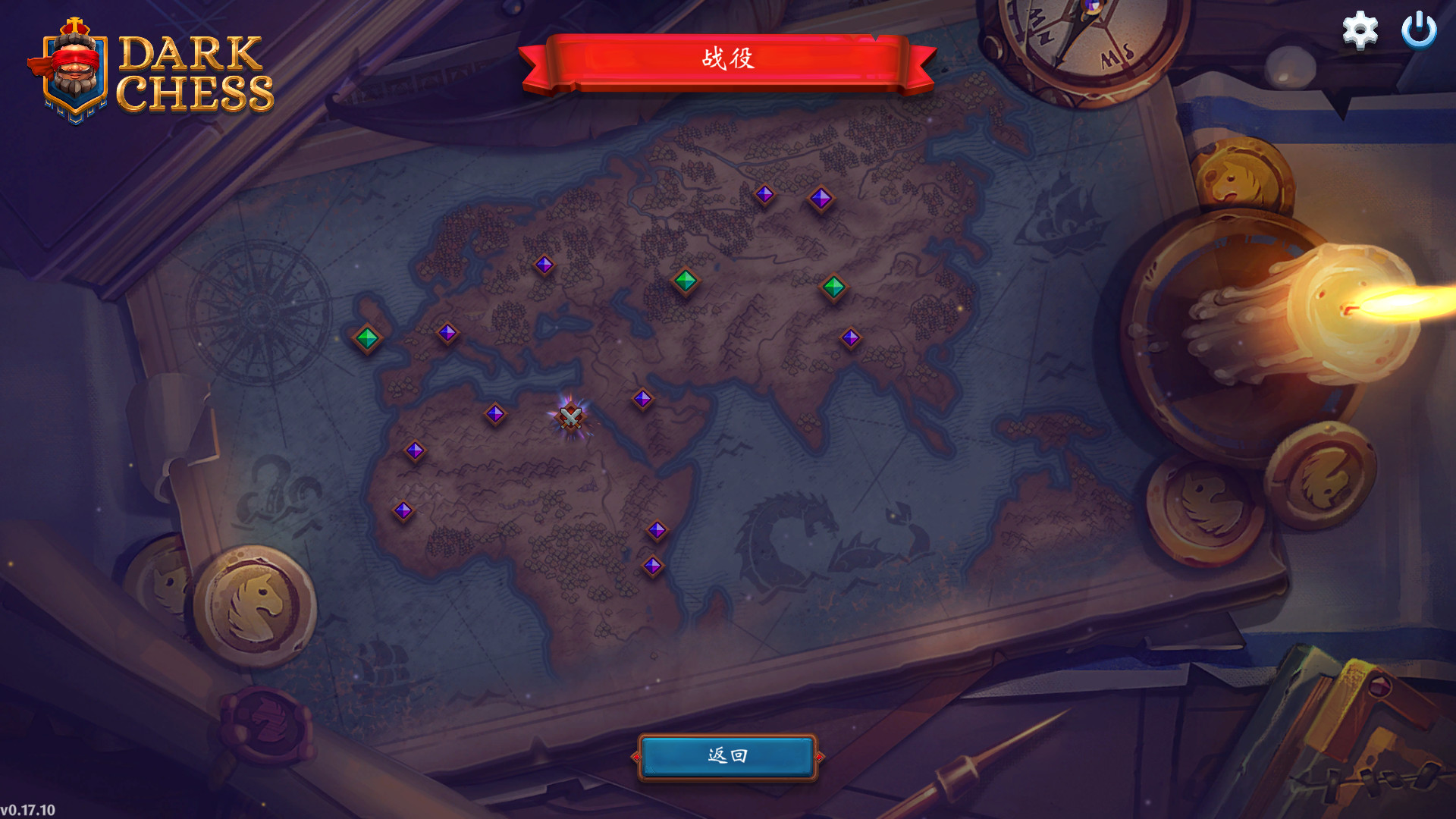The image size is (1456, 819).
Task: Select the green gem level near Greenland
Action: coord(366,337)
